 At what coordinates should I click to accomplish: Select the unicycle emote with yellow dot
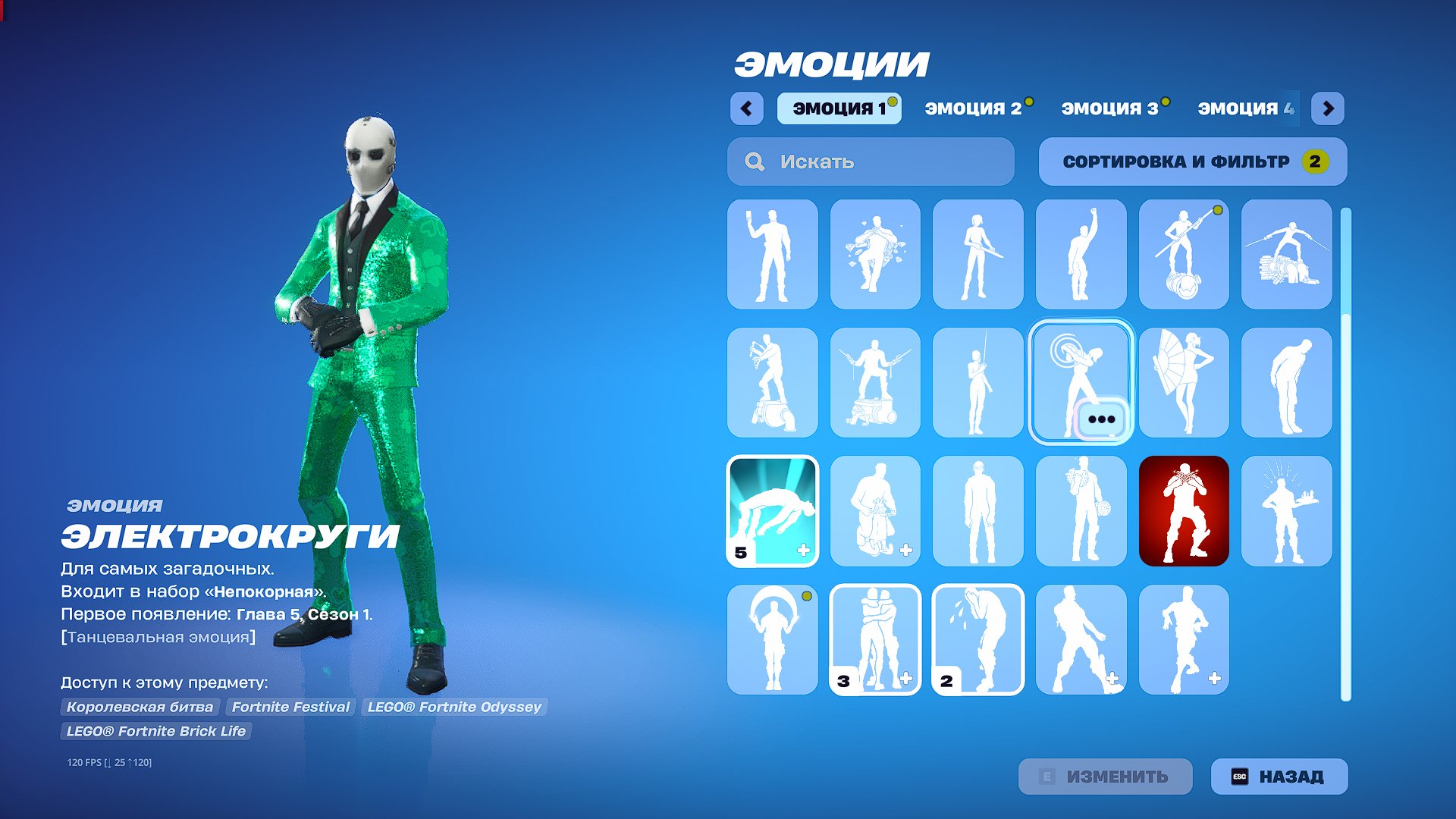pos(1183,253)
